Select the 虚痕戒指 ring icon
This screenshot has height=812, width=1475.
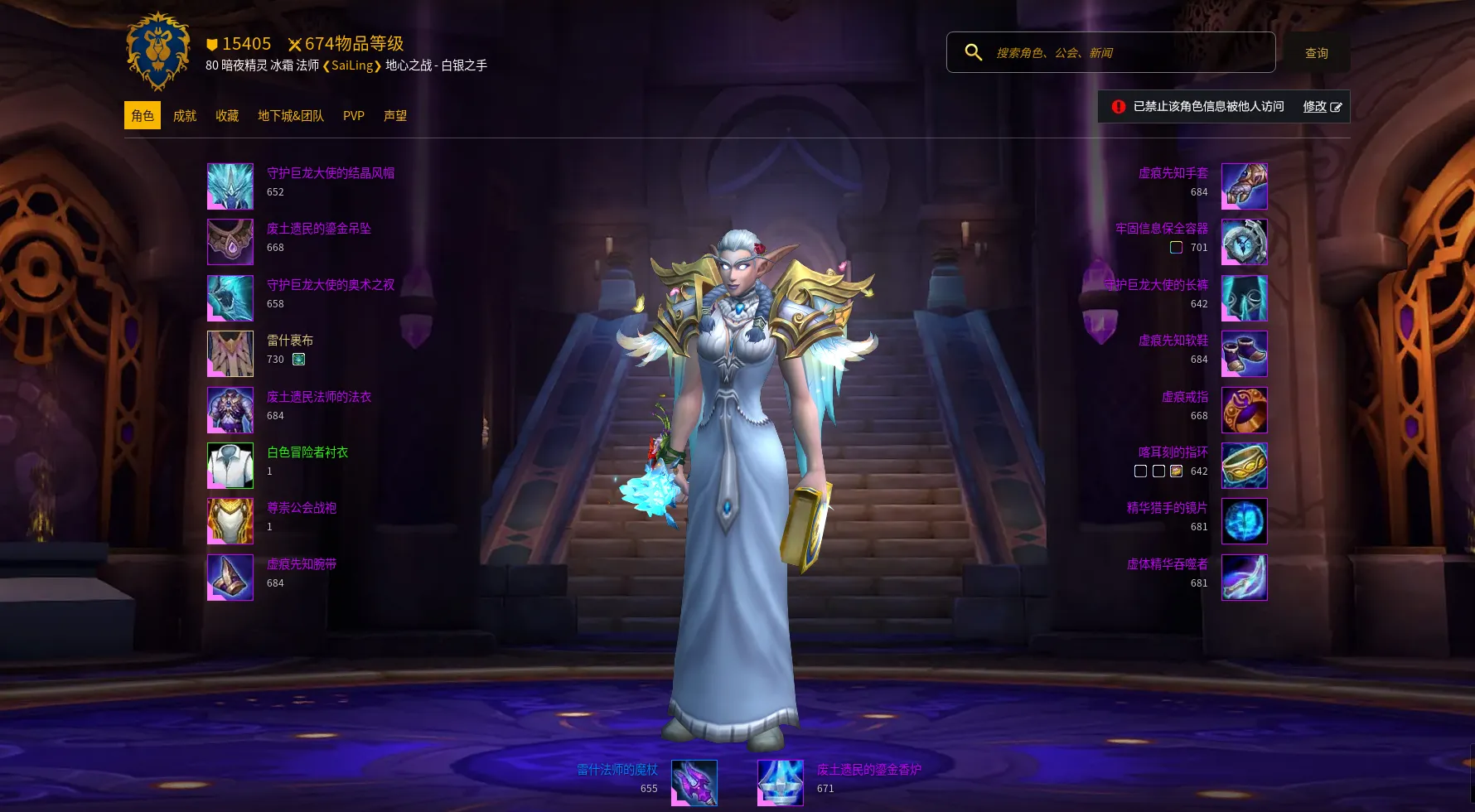(1244, 410)
